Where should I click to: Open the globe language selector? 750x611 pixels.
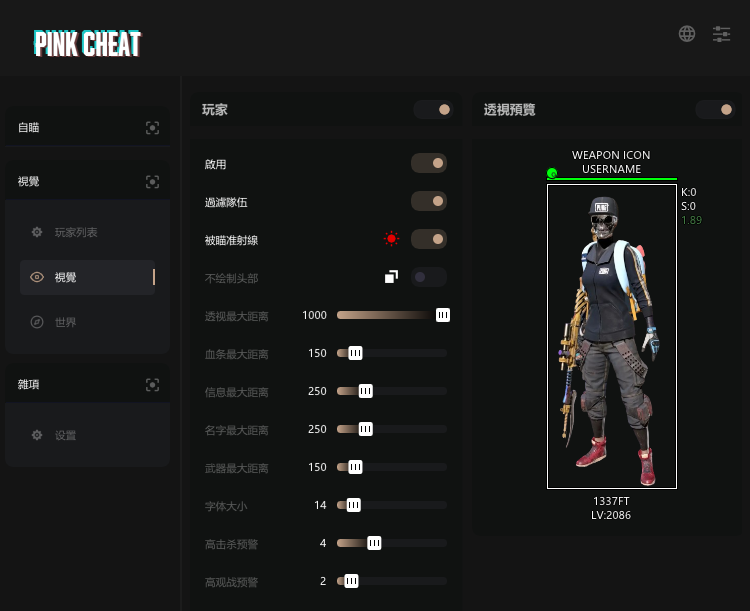click(x=687, y=34)
